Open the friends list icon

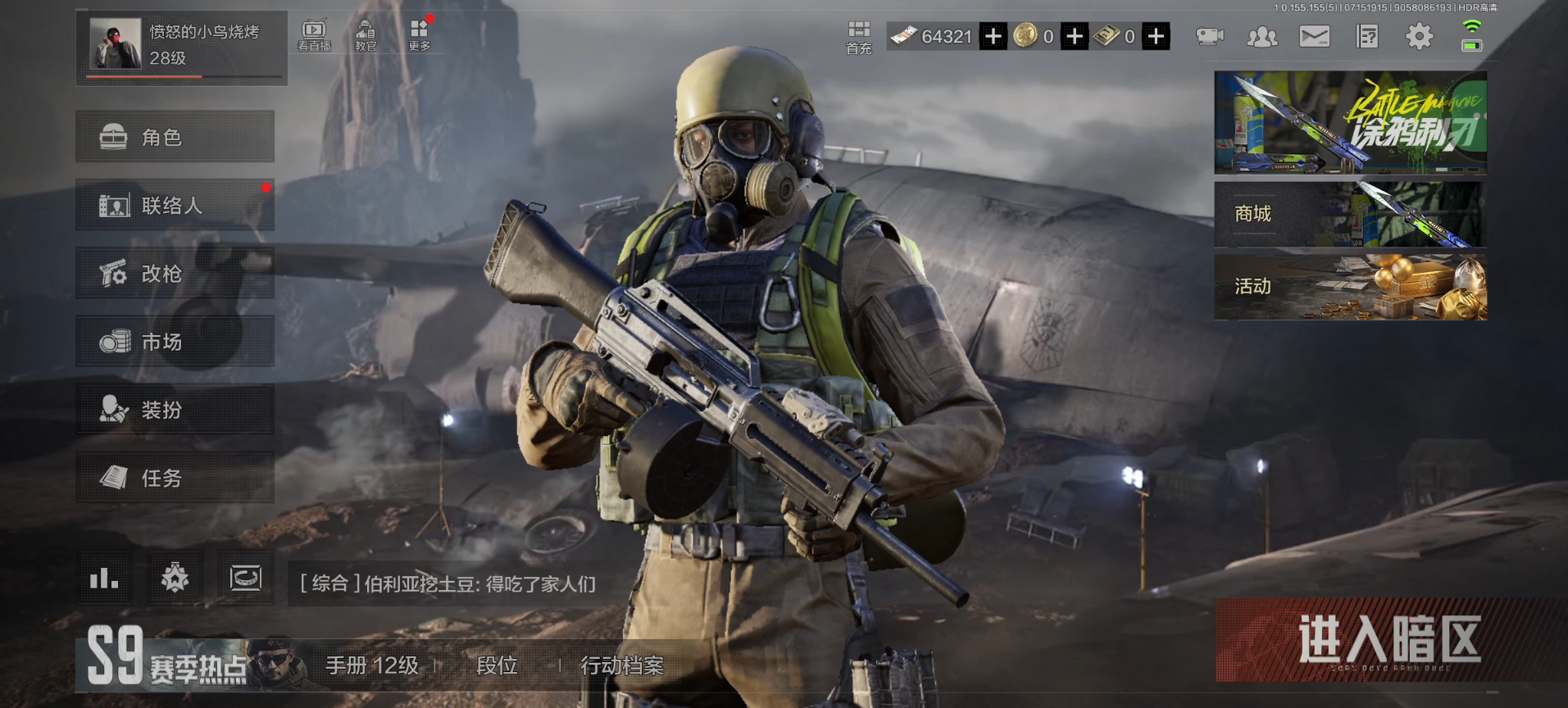tap(1261, 37)
